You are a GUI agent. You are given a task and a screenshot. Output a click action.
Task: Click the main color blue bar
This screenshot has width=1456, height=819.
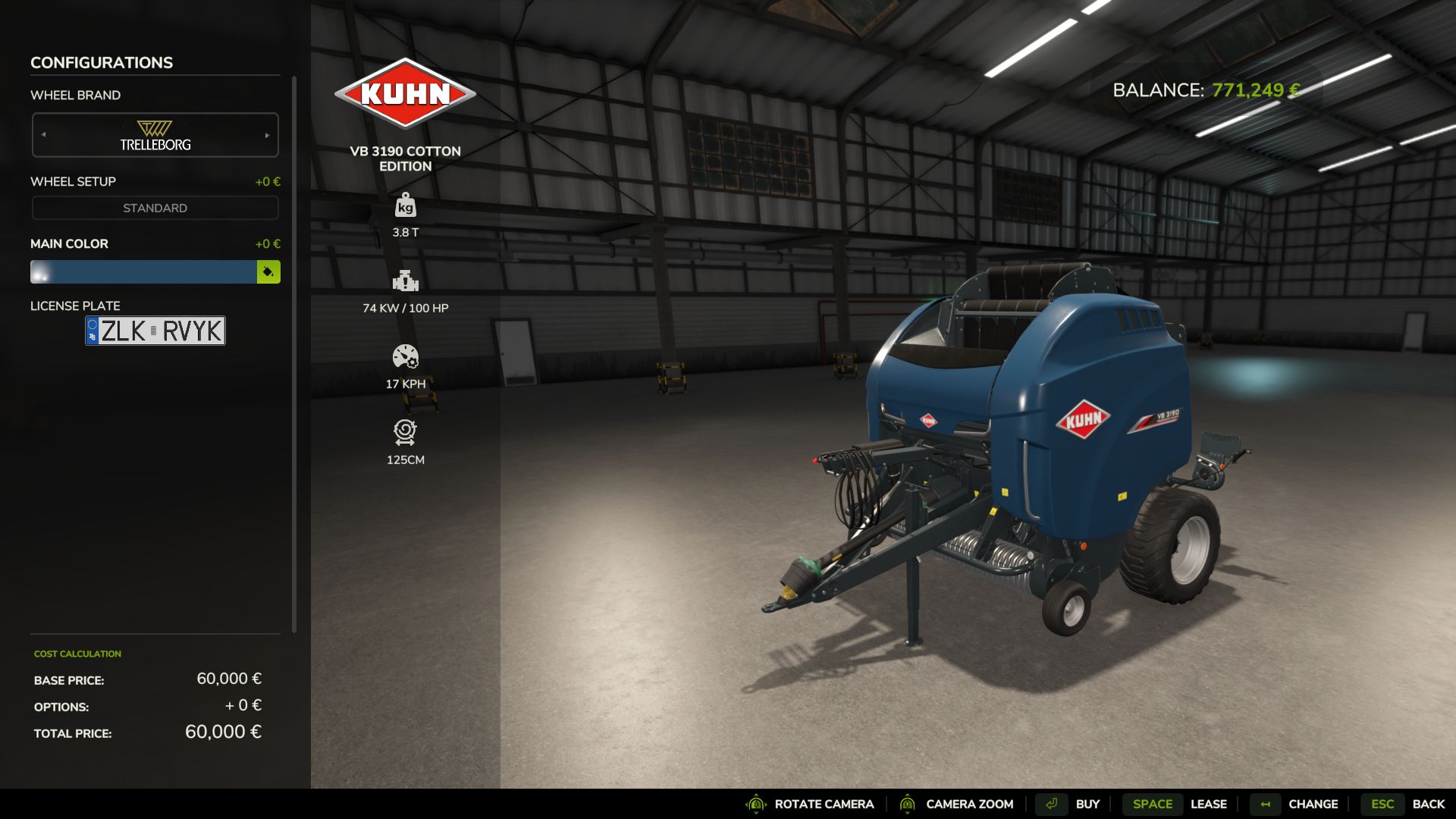coord(143,271)
